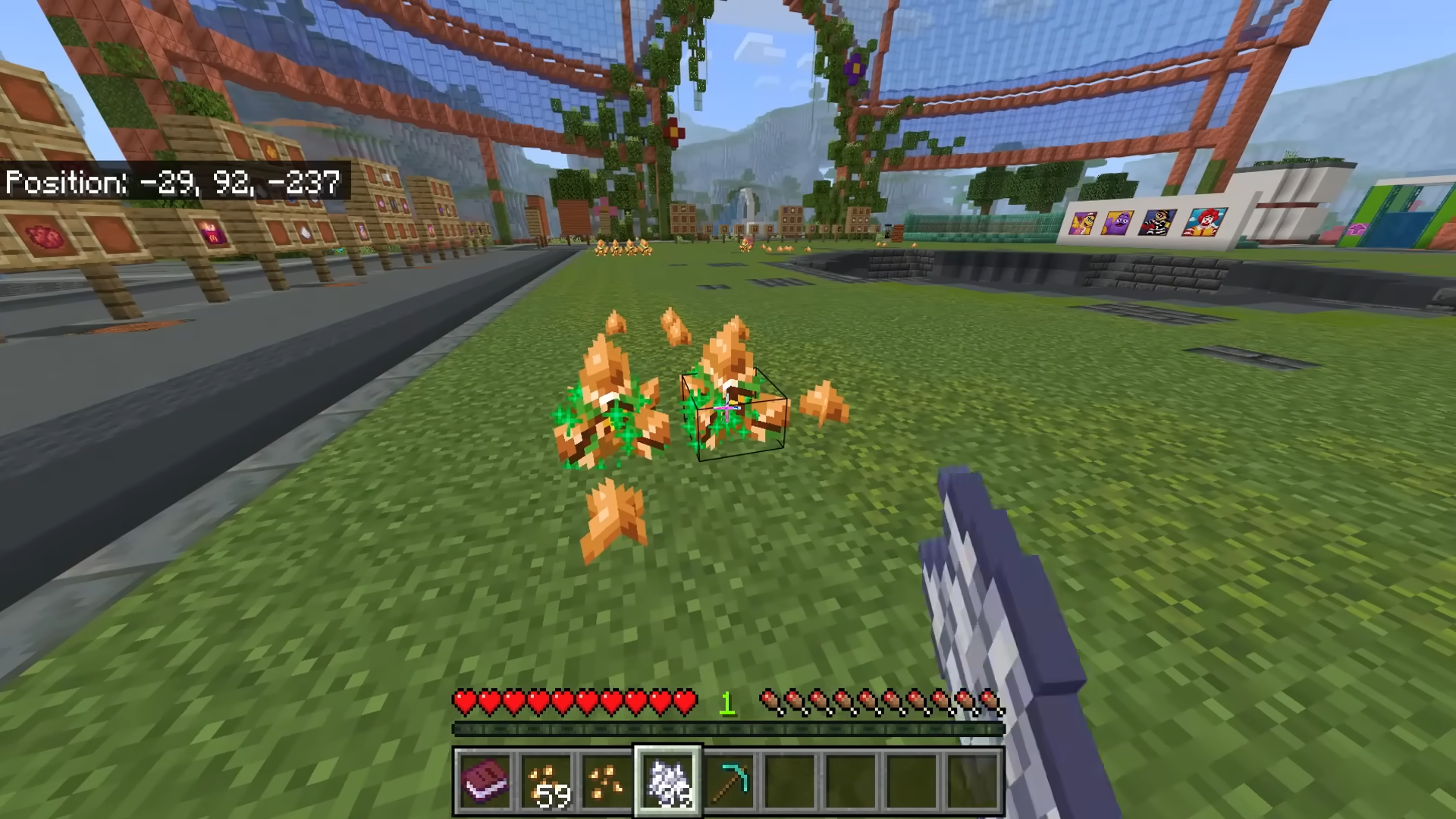Choose the orange seeds slot without a count

point(607,781)
